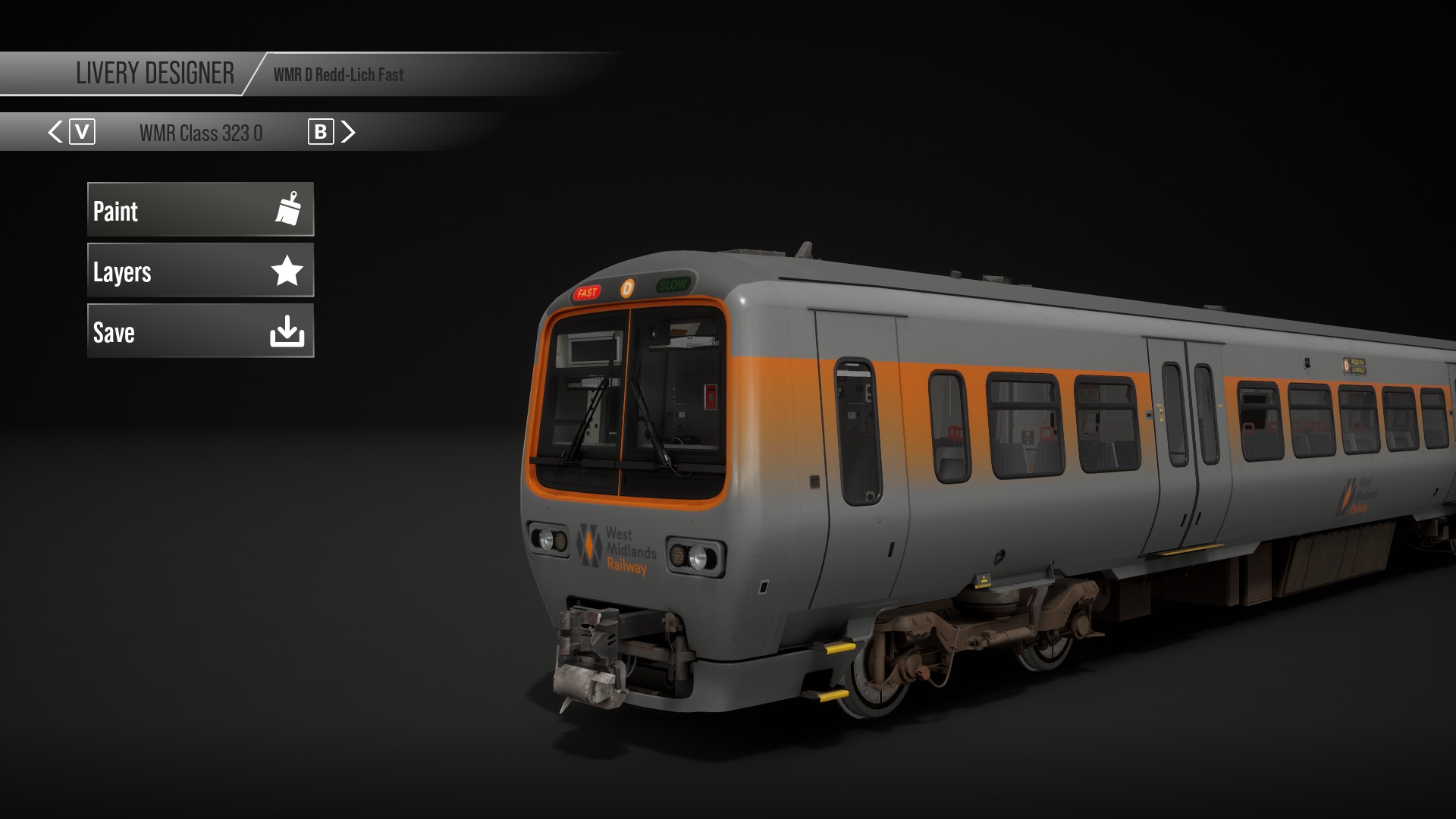Save the current livery

(x=200, y=331)
